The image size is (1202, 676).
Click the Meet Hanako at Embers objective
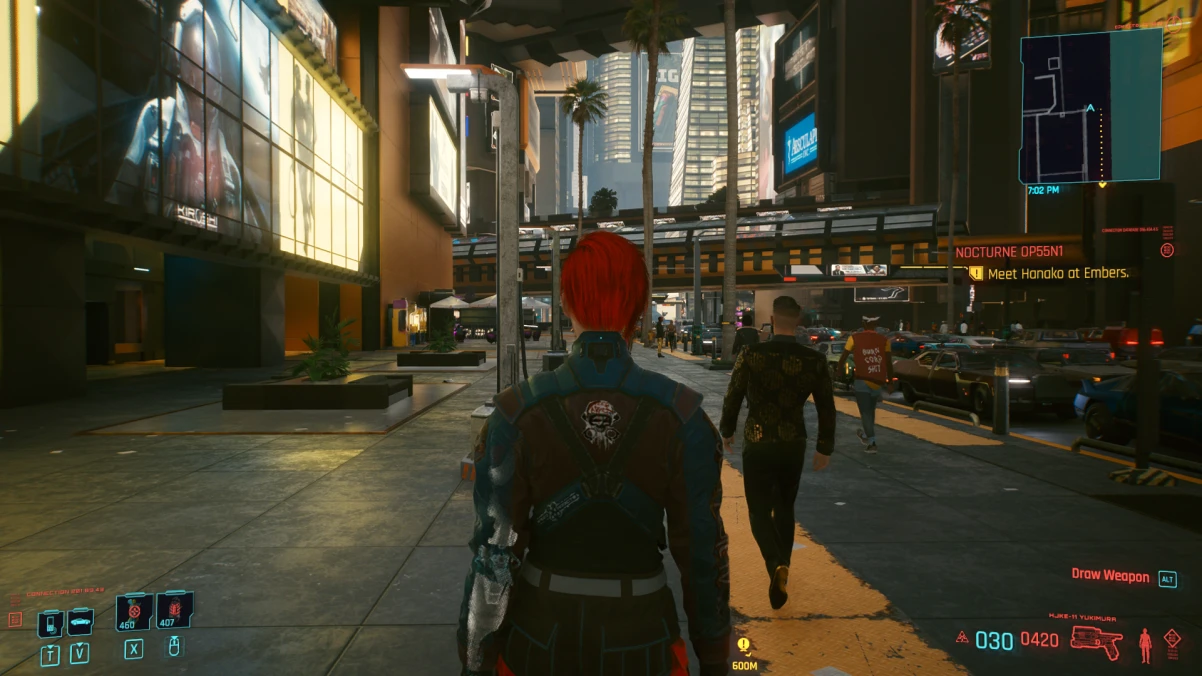coord(1056,273)
